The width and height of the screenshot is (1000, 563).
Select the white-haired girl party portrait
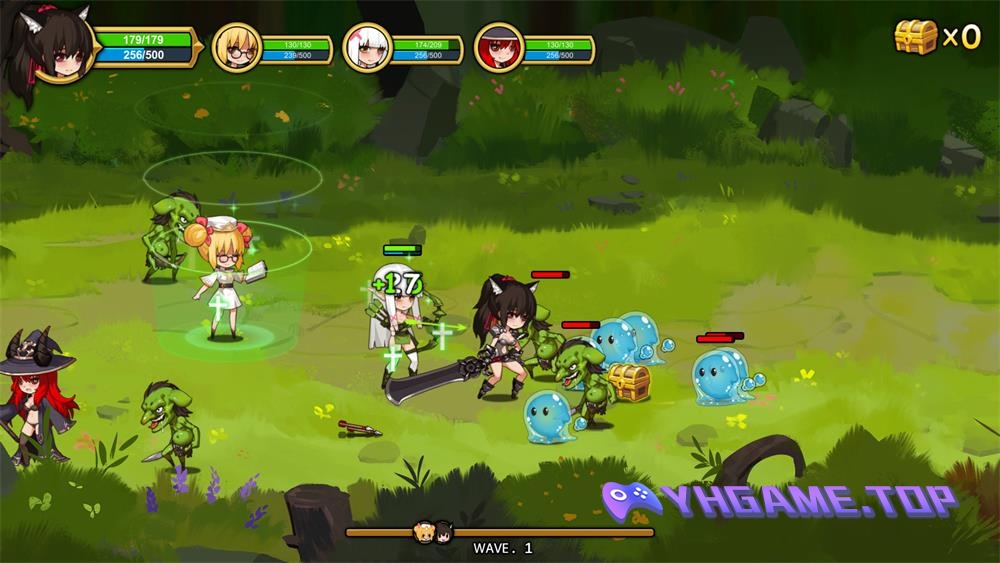click(x=366, y=48)
